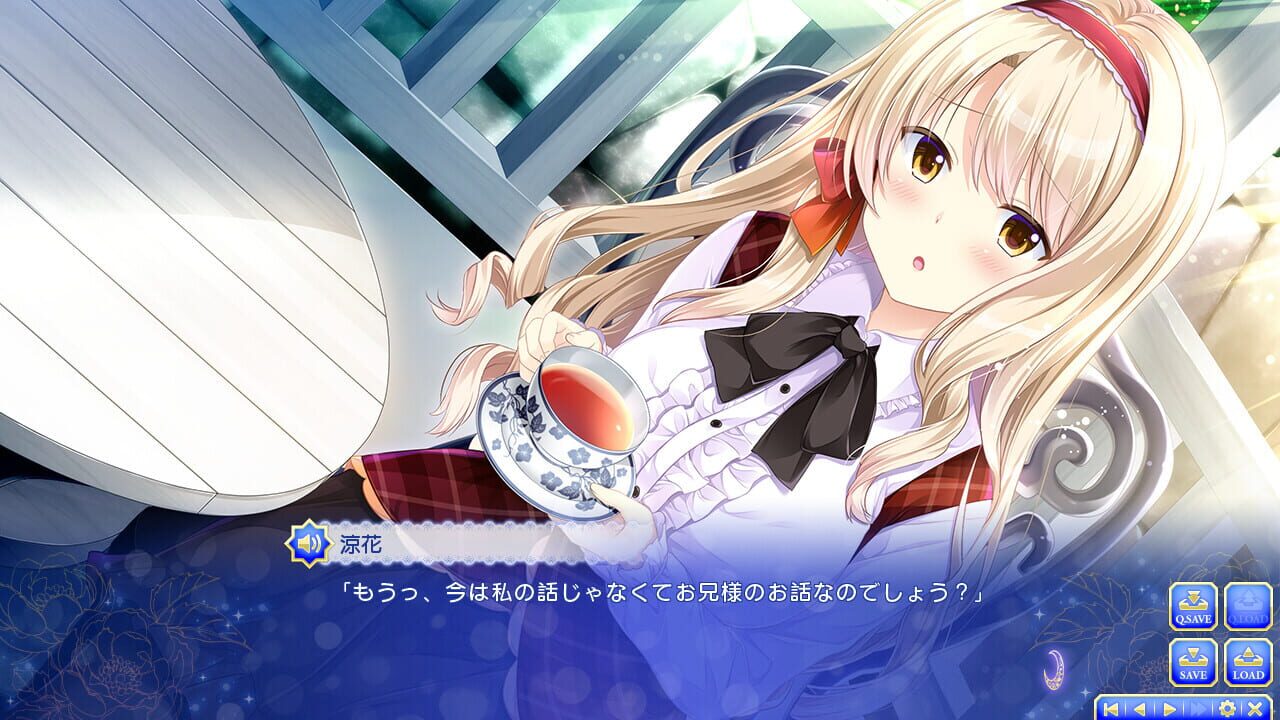Hide the control bar with the X button
This screenshot has height=720, width=1280.
point(1253,707)
